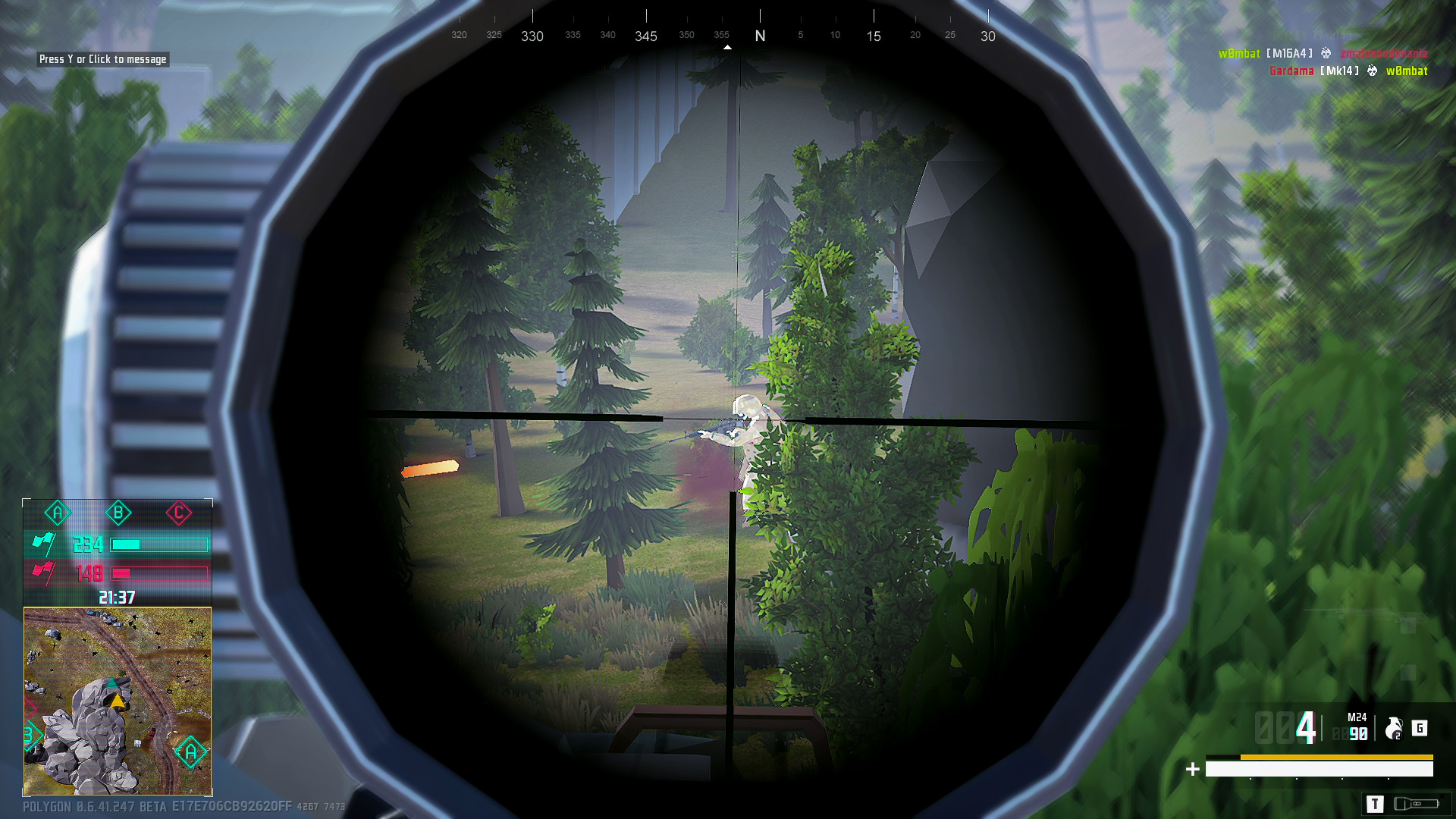This screenshot has height=819, width=1456.
Task: Click the teal team flag icon
Action: (x=44, y=544)
